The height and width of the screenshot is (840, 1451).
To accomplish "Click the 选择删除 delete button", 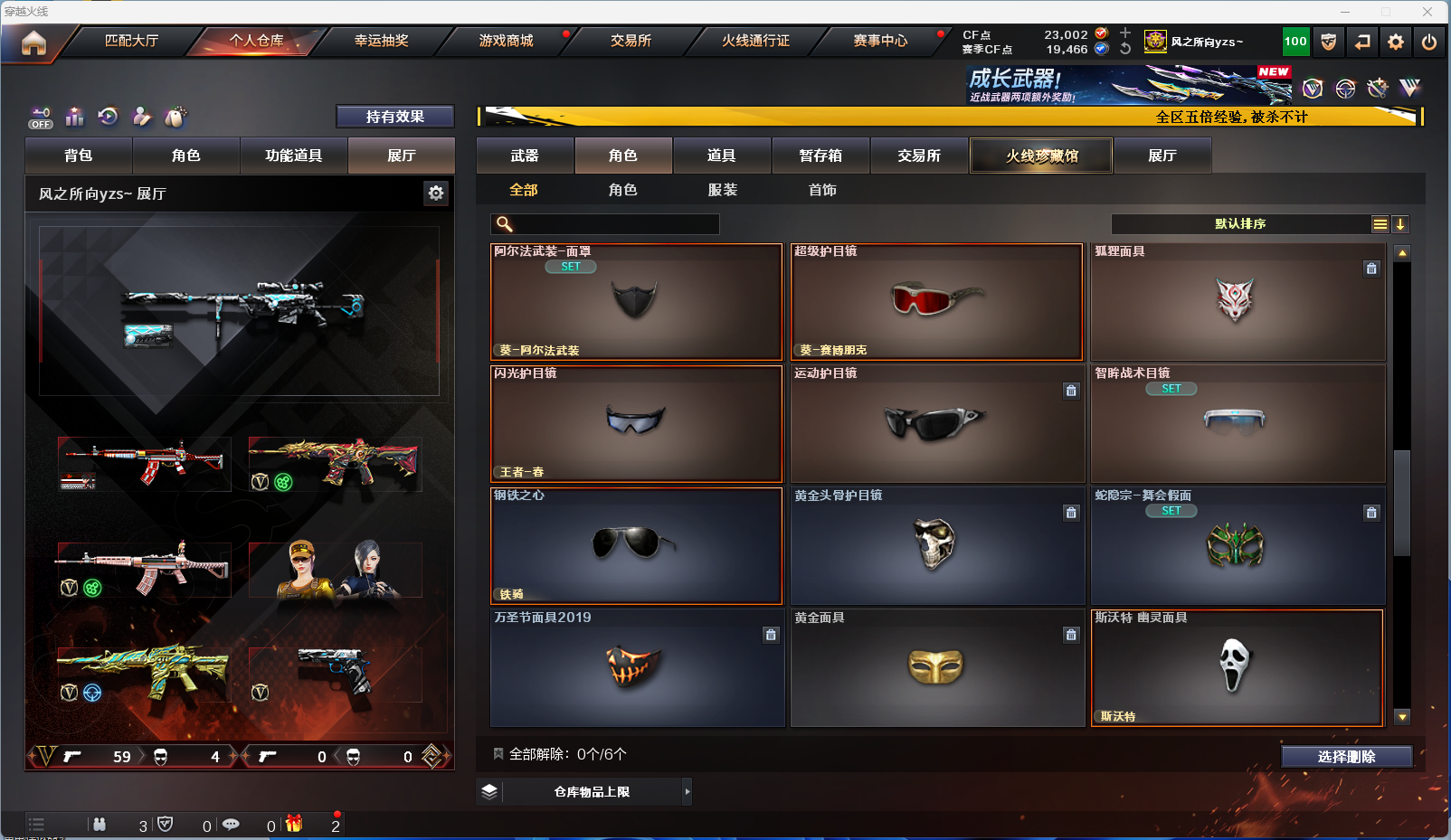I will point(1346,757).
